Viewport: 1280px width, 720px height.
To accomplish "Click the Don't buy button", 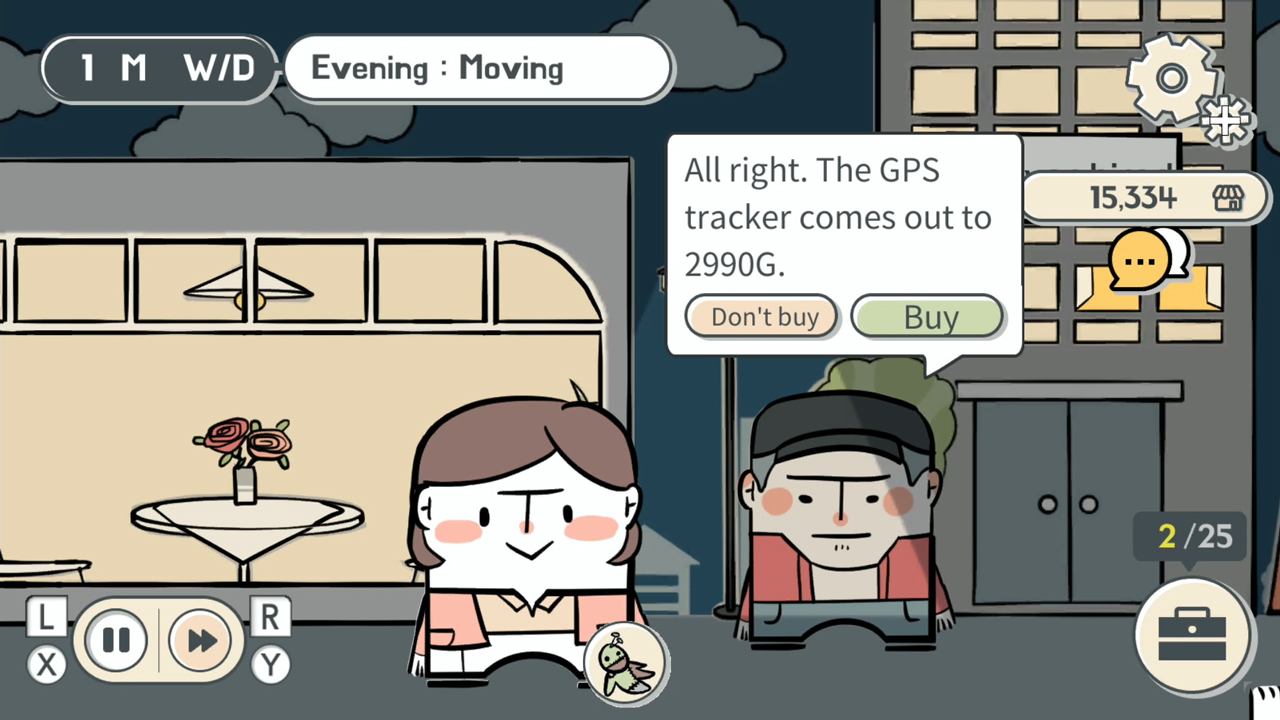I will 762,316.
